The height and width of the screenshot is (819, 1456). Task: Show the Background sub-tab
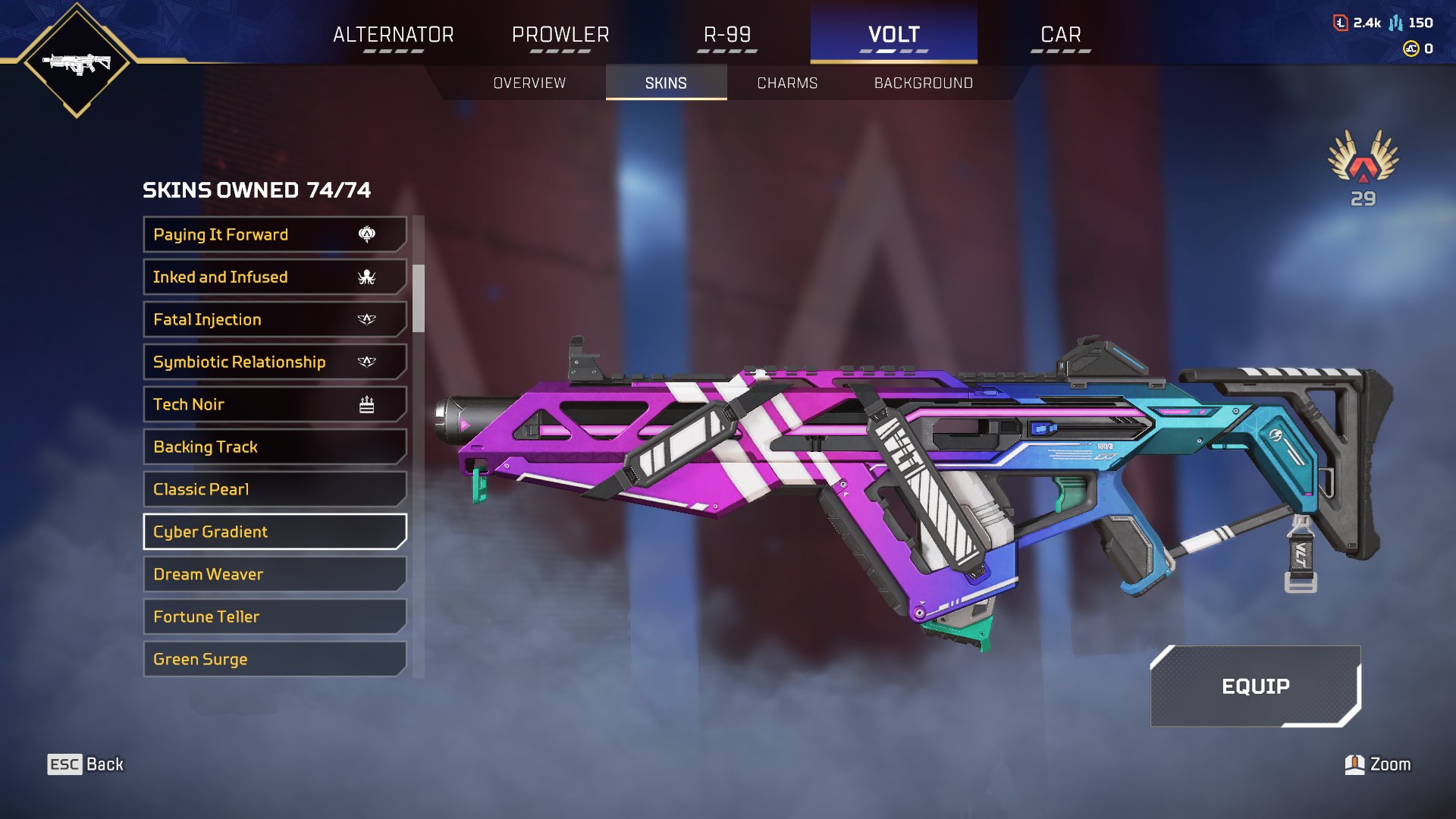click(x=923, y=83)
